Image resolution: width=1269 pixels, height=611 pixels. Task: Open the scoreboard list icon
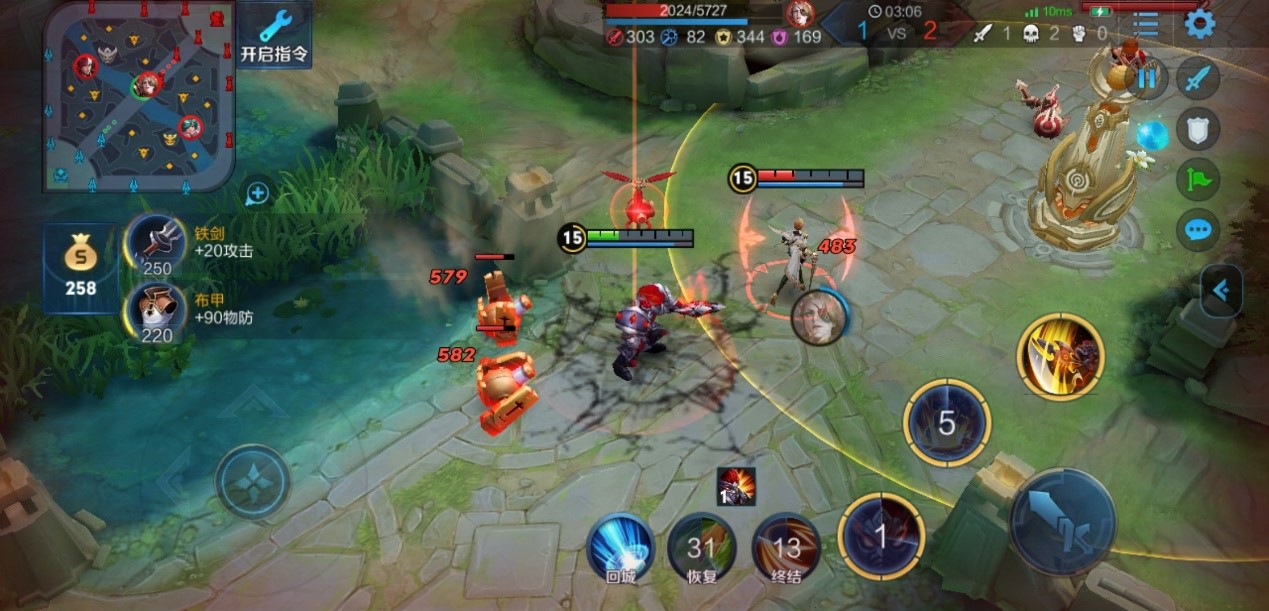(x=1146, y=24)
